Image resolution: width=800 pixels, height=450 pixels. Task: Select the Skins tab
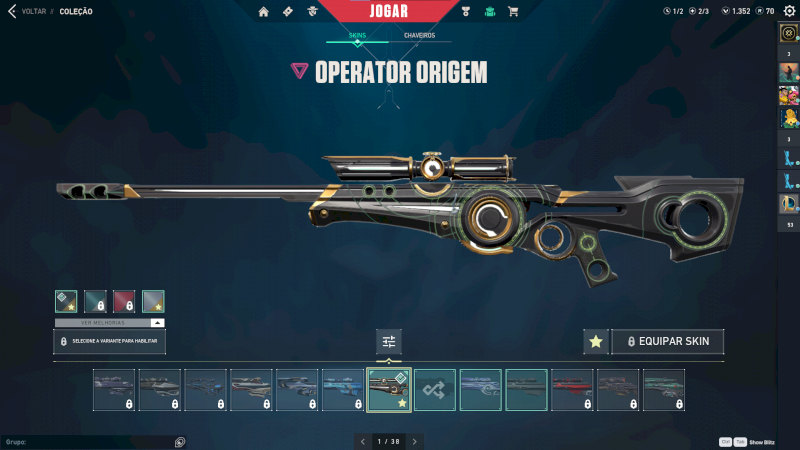point(357,35)
